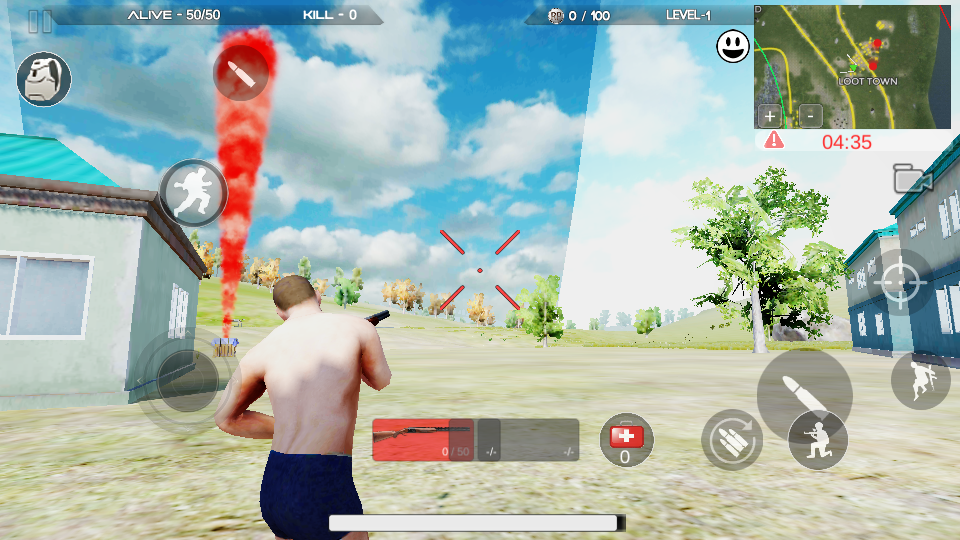Switch to the empty second weapon slot

pyautogui.click(x=528, y=439)
